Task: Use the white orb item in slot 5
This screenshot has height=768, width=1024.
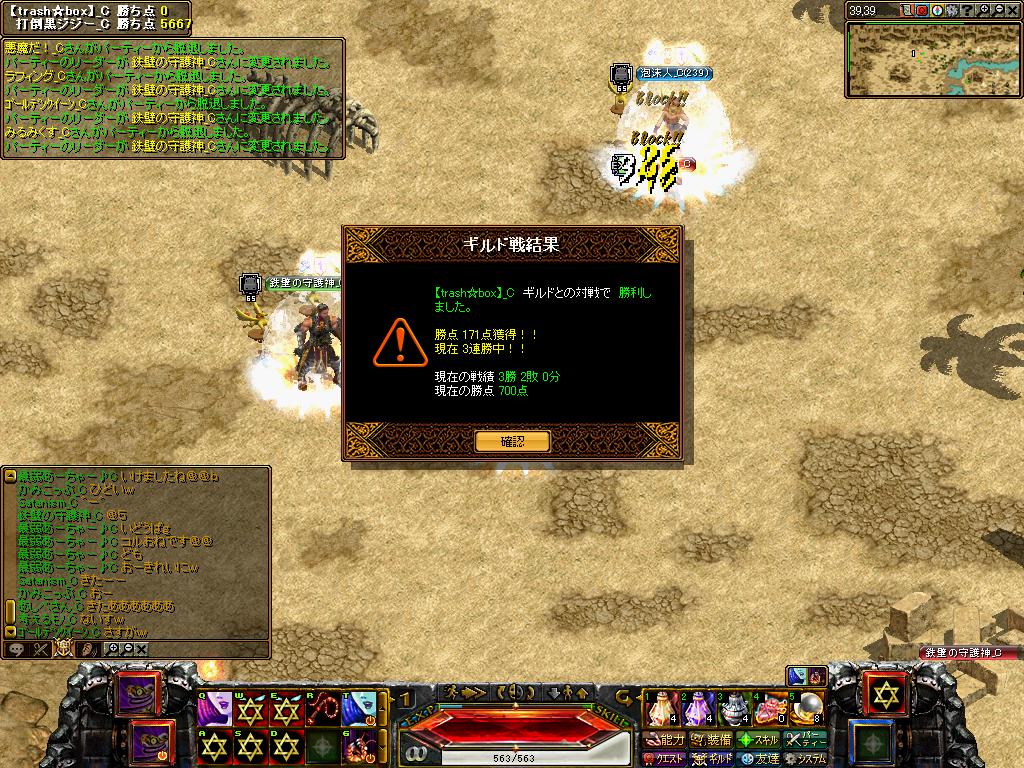Action: coord(808,709)
